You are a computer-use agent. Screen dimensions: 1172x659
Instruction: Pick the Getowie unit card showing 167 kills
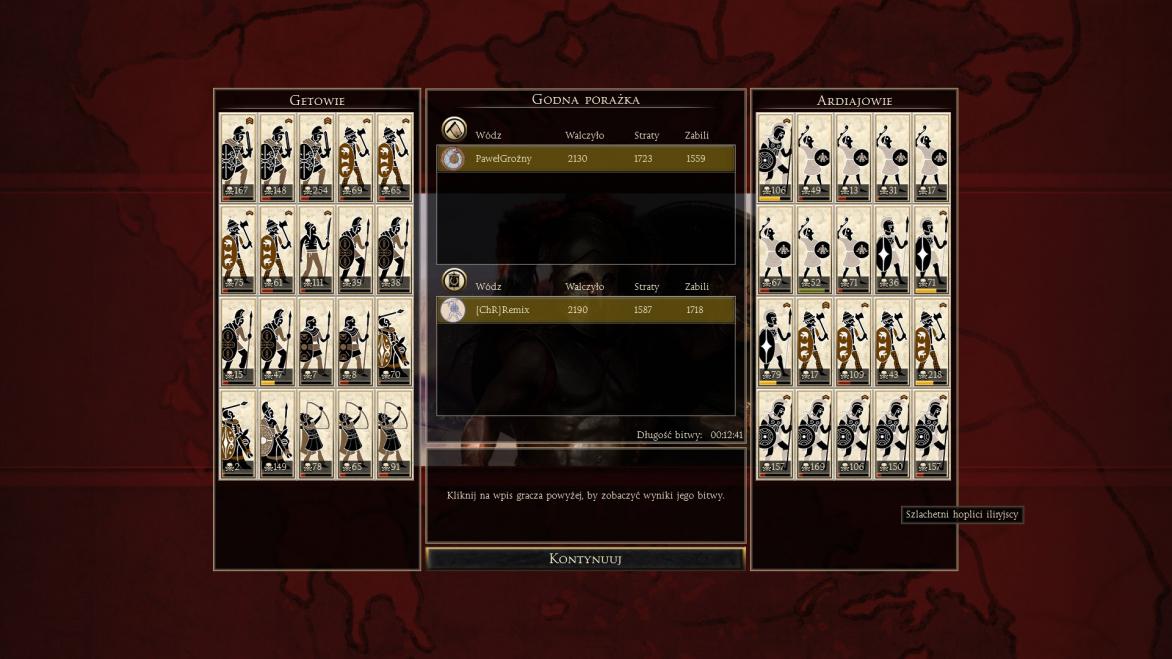pyautogui.click(x=237, y=157)
